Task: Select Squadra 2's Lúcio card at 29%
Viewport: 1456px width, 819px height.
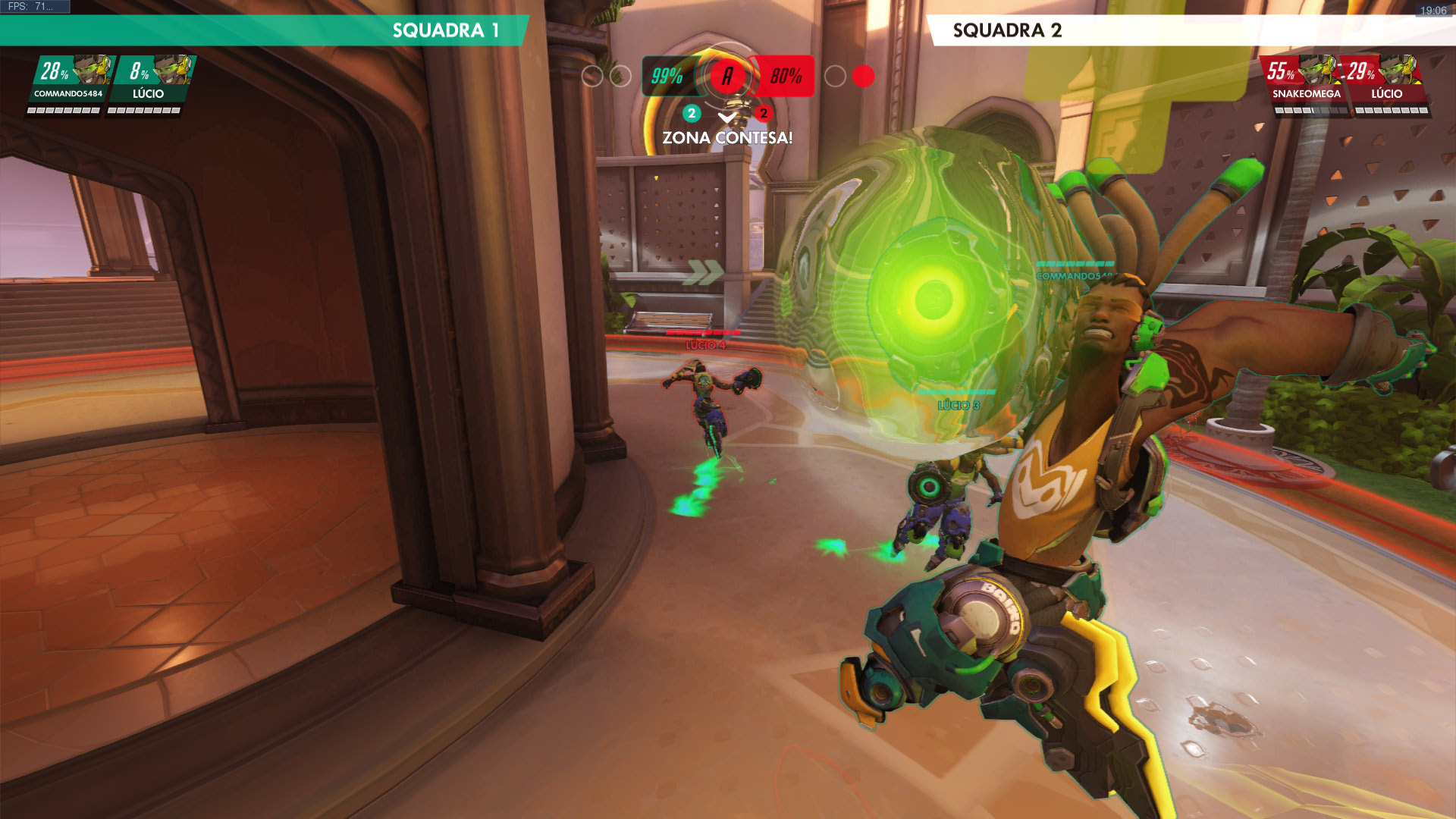Action: pos(1385,83)
